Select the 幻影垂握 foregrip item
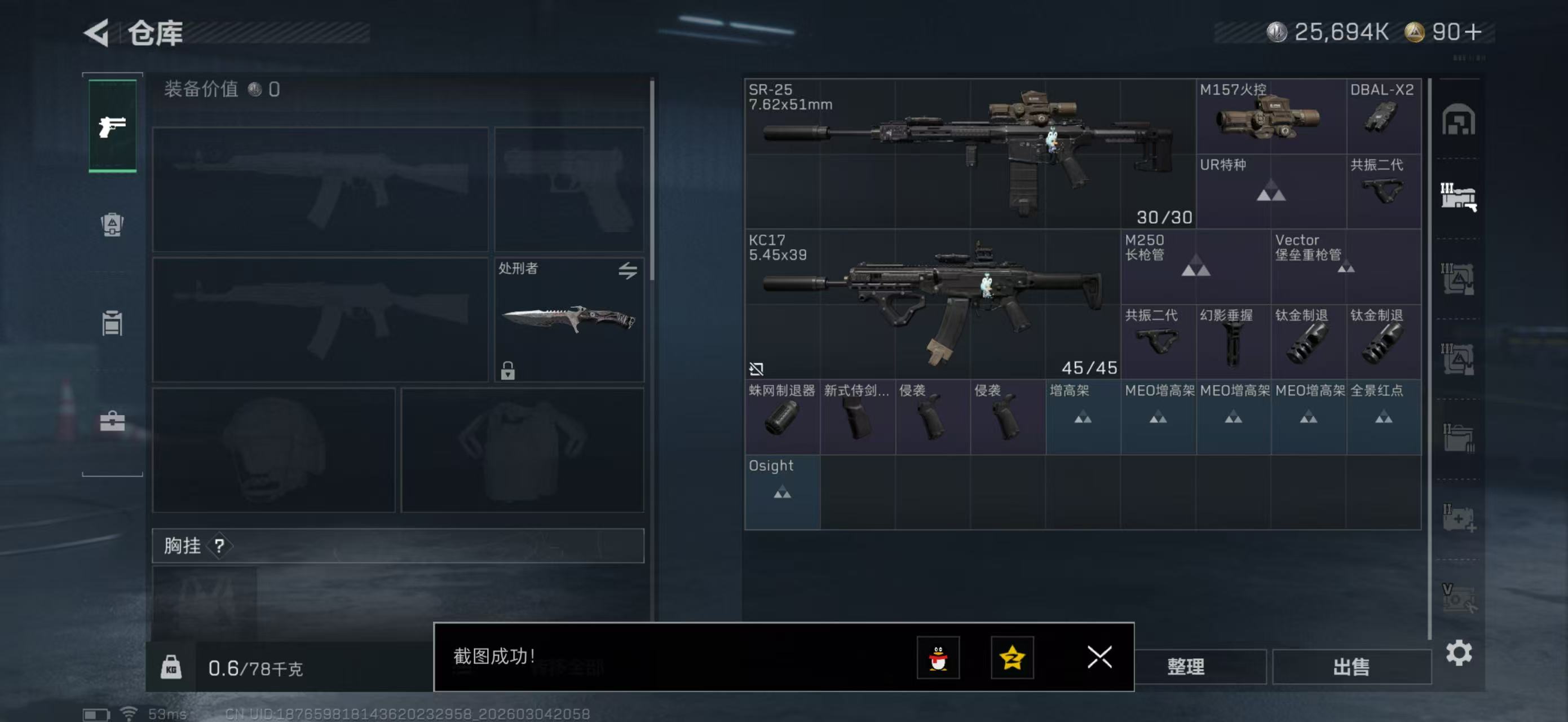 click(1233, 341)
